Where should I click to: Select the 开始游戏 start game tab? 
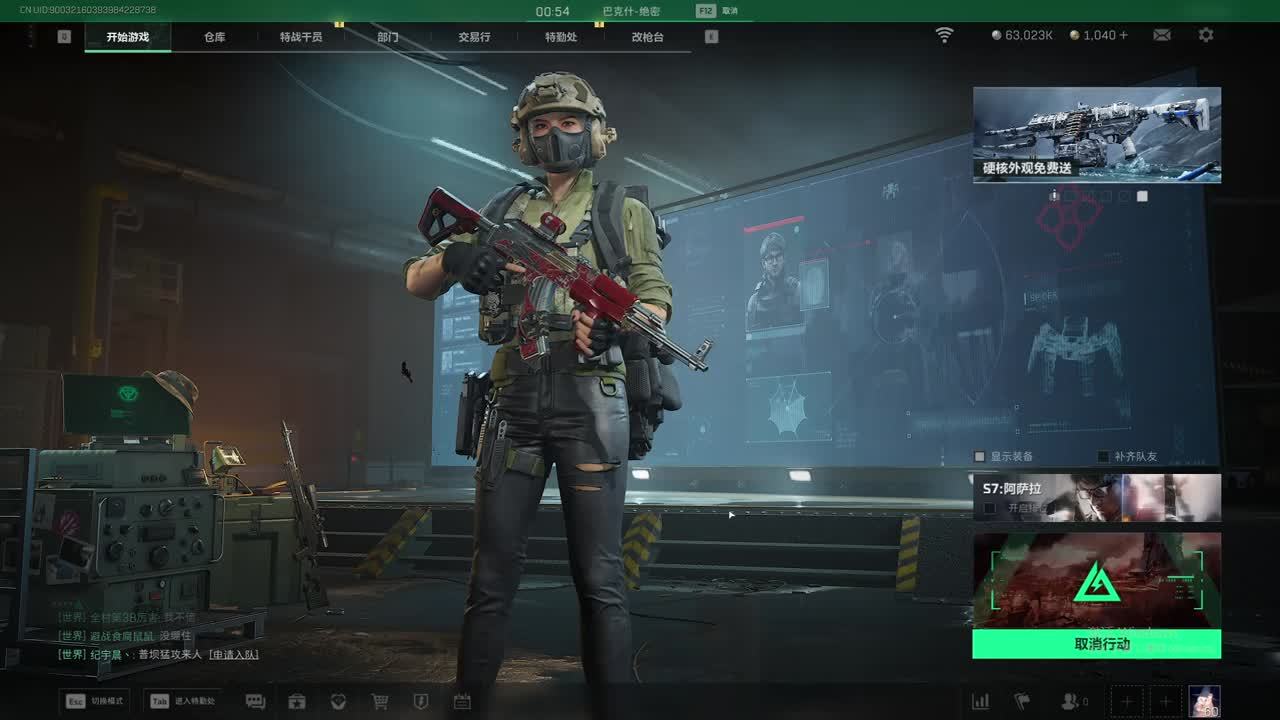point(128,37)
